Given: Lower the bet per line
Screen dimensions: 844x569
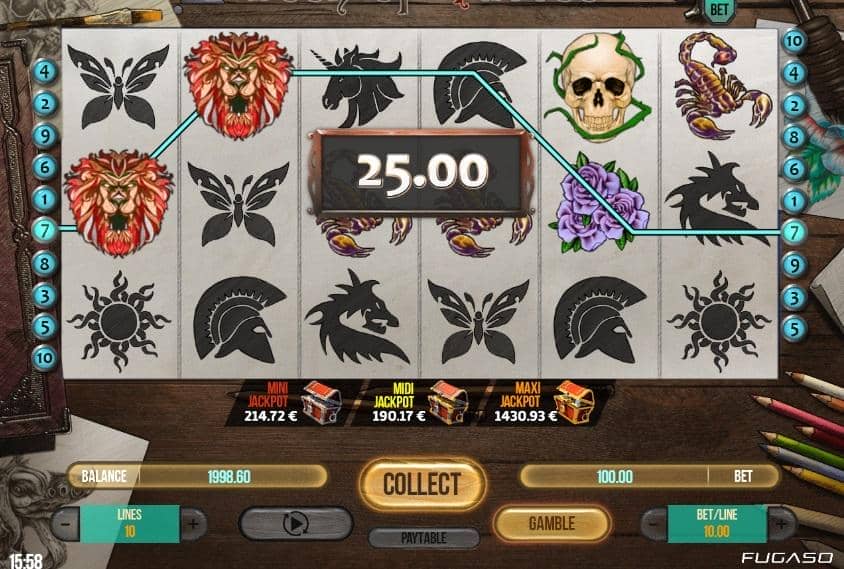Looking at the screenshot, I should tap(655, 522).
